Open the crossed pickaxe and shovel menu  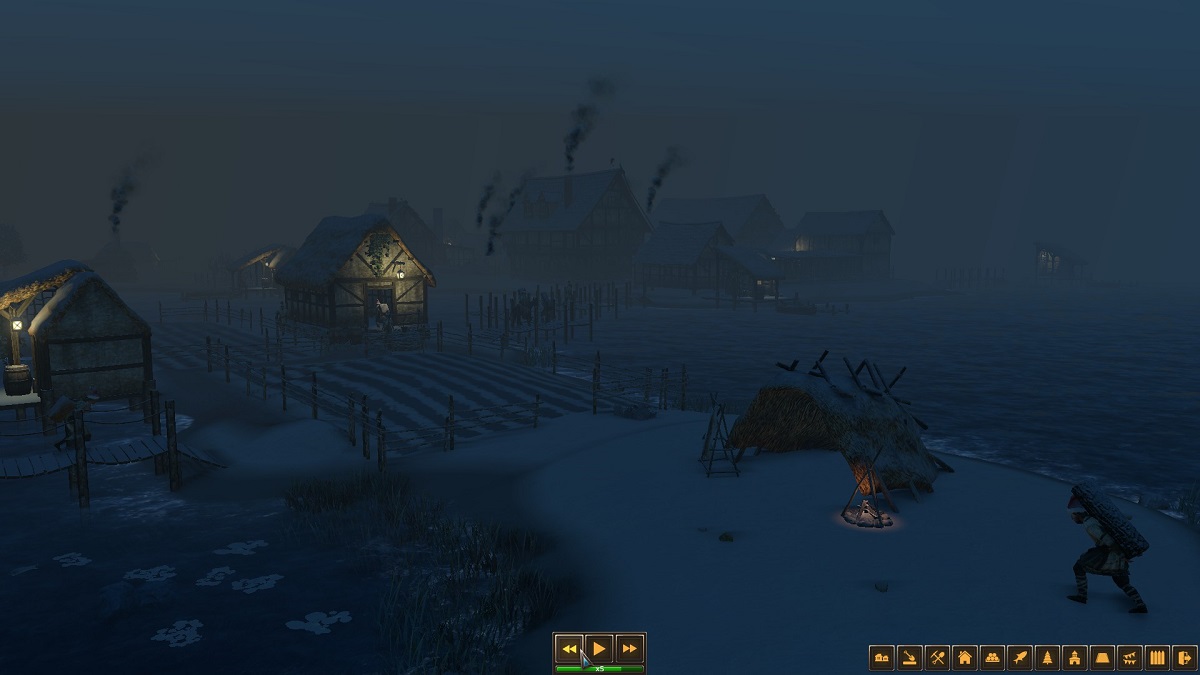point(937,657)
